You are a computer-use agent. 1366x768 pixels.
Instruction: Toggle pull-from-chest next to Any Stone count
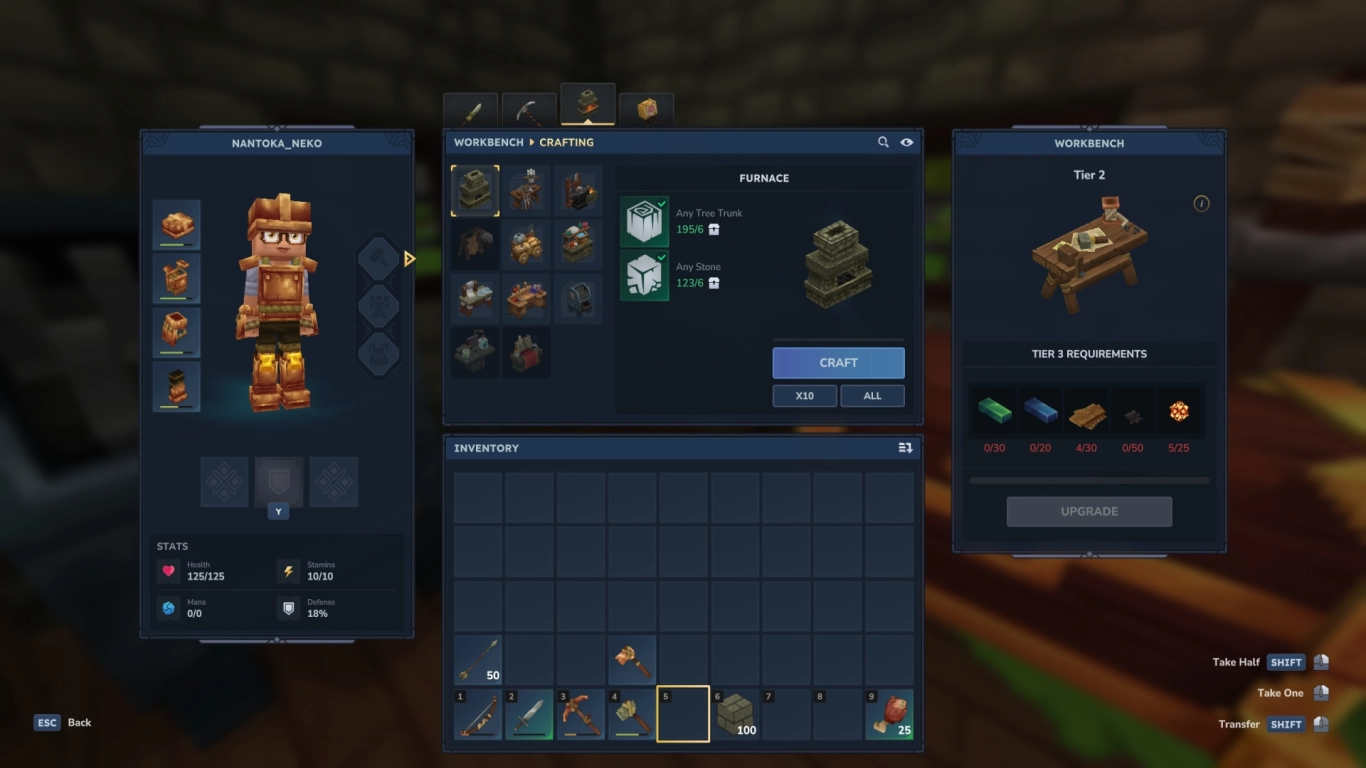(711, 284)
